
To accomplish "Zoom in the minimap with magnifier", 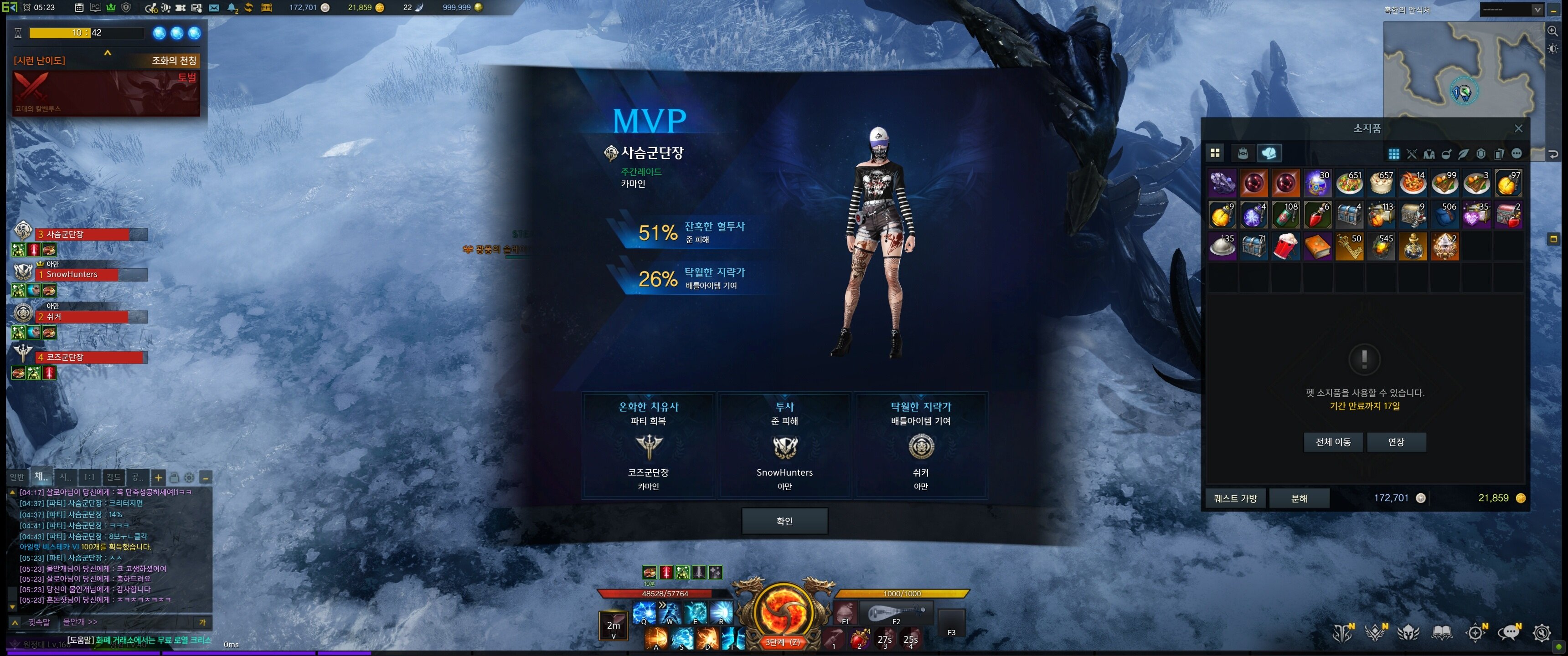I will (x=1553, y=31).
